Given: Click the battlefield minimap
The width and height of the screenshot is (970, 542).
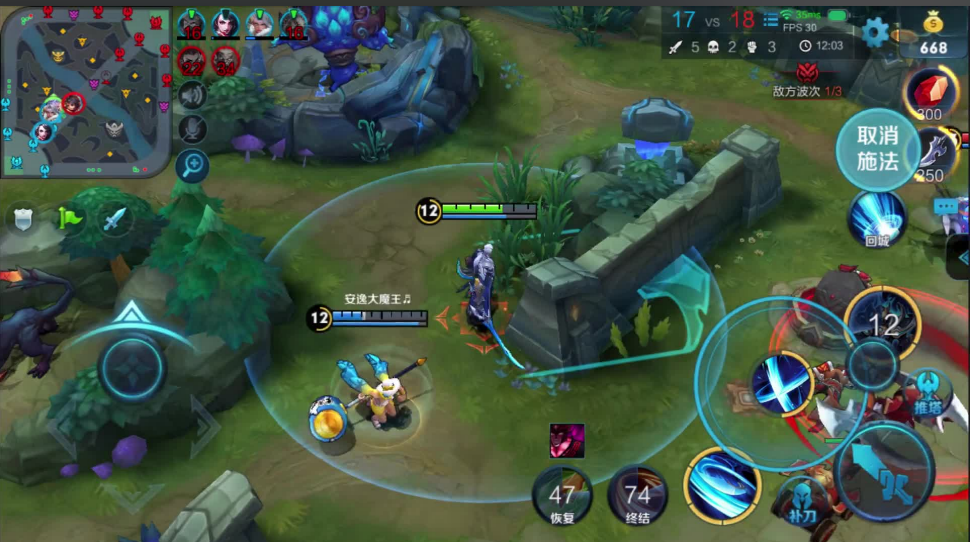Looking at the screenshot, I should pyautogui.click(x=86, y=92).
